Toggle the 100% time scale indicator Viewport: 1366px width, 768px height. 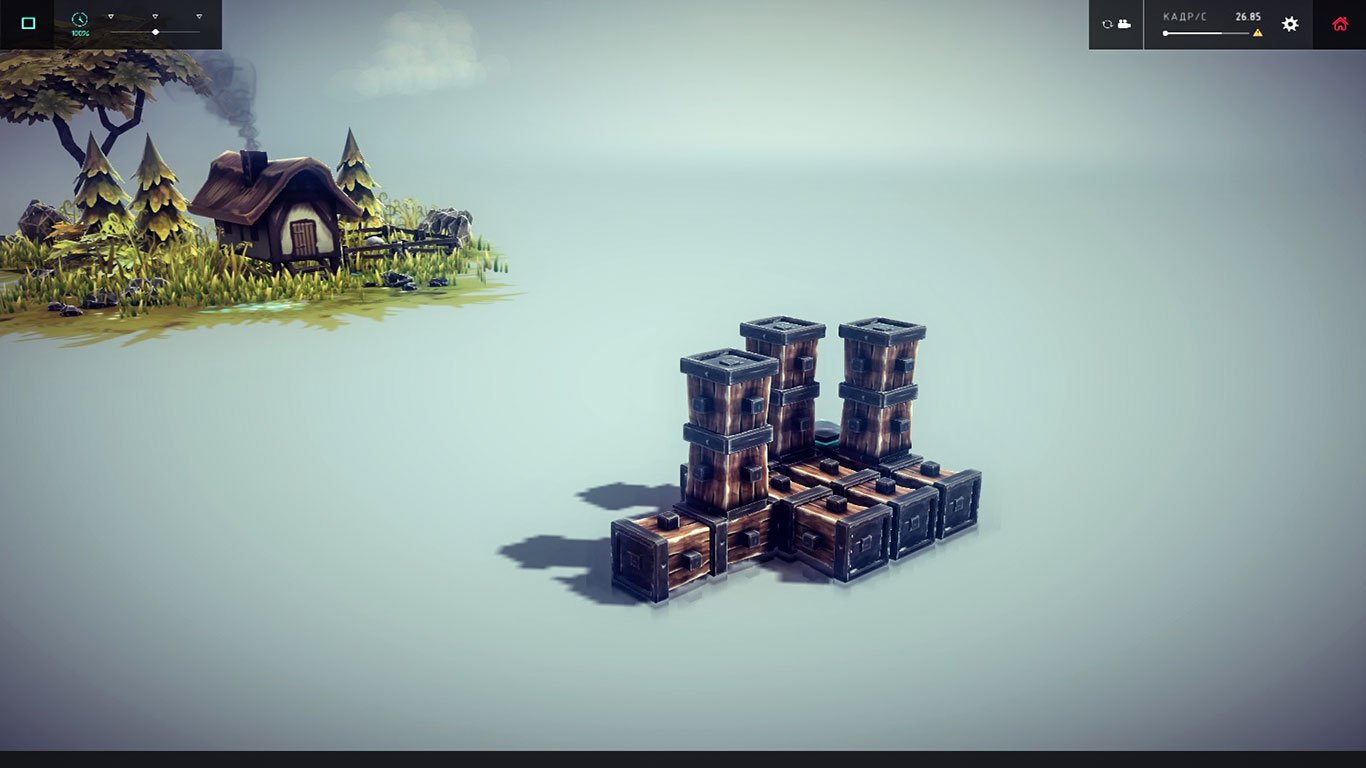80,32
